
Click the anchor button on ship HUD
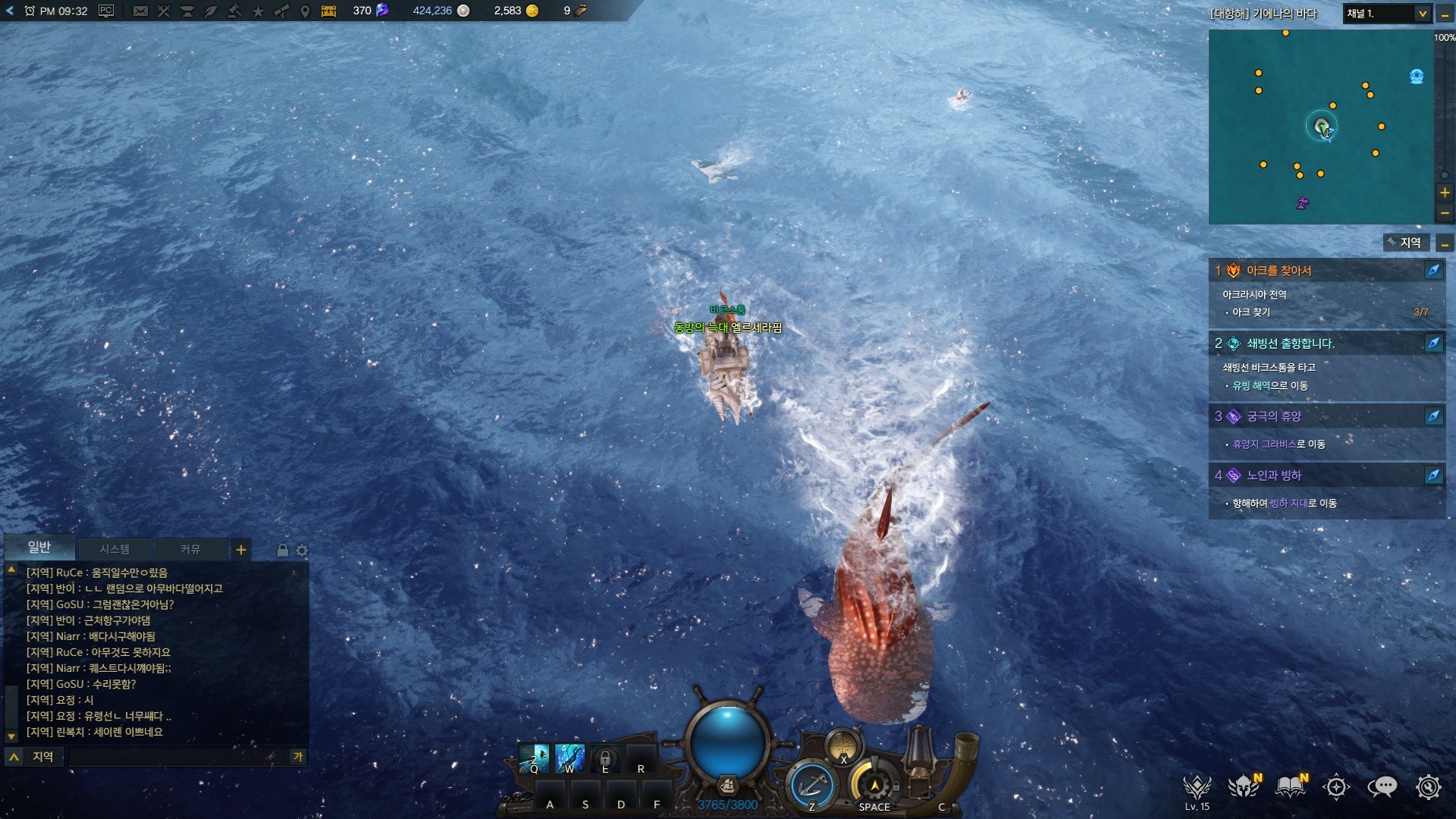coord(811,785)
